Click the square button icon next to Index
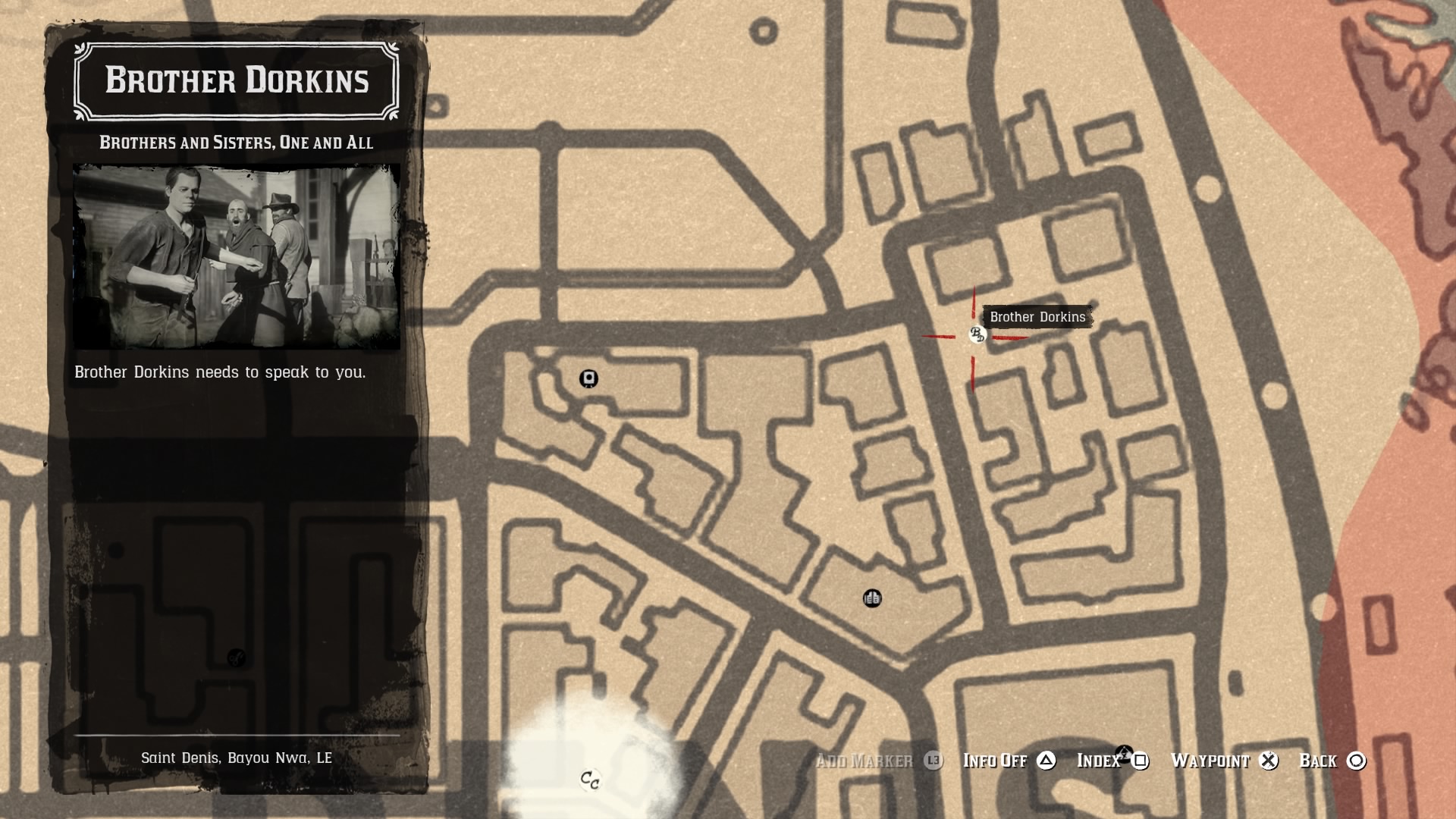This screenshot has width=1456, height=819. click(x=1140, y=761)
